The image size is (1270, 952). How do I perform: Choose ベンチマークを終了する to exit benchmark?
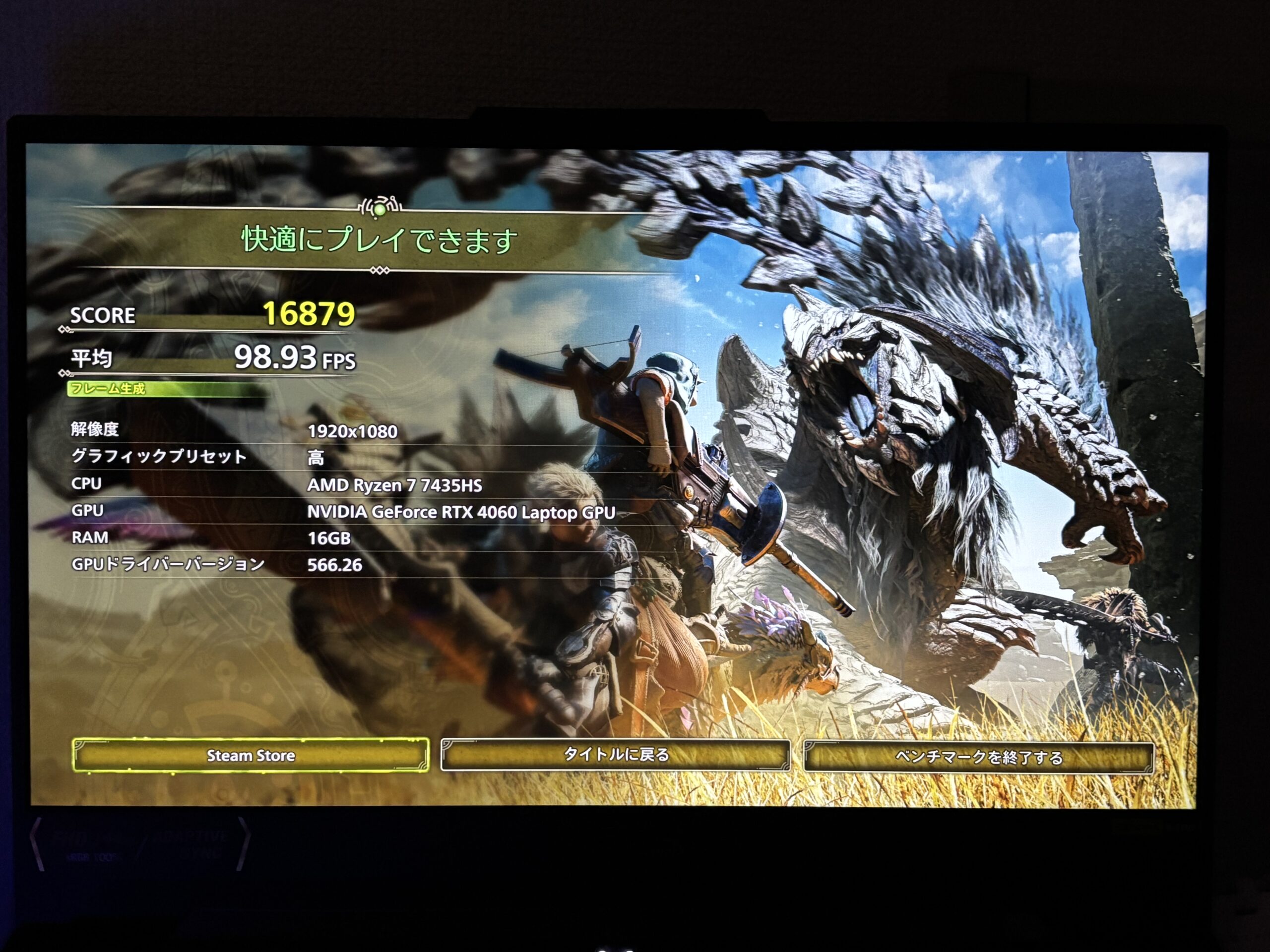[978, 758]
